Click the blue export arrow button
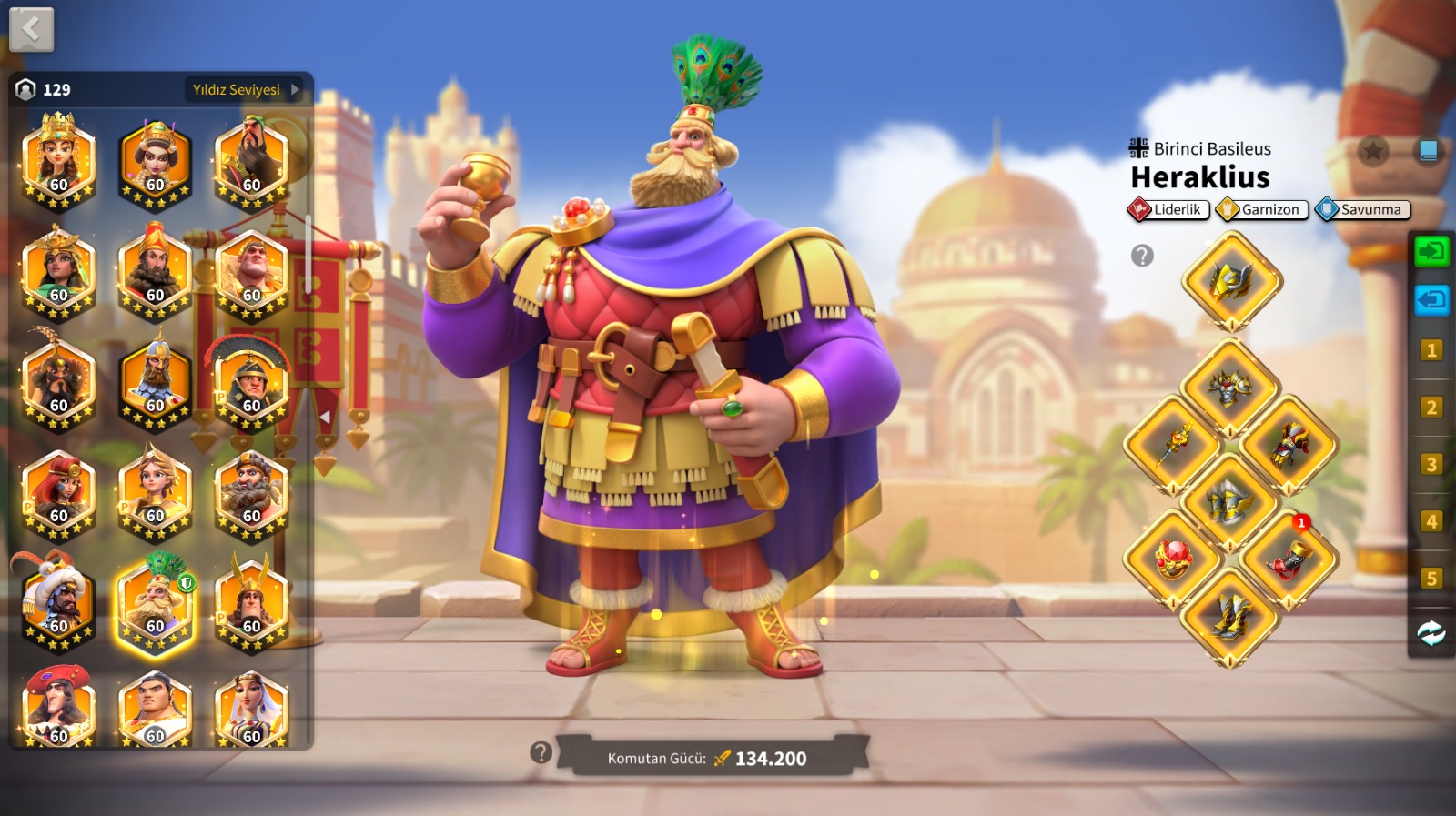Image resolution: width=1456 pixels, height=816 pixels. 1431,299
